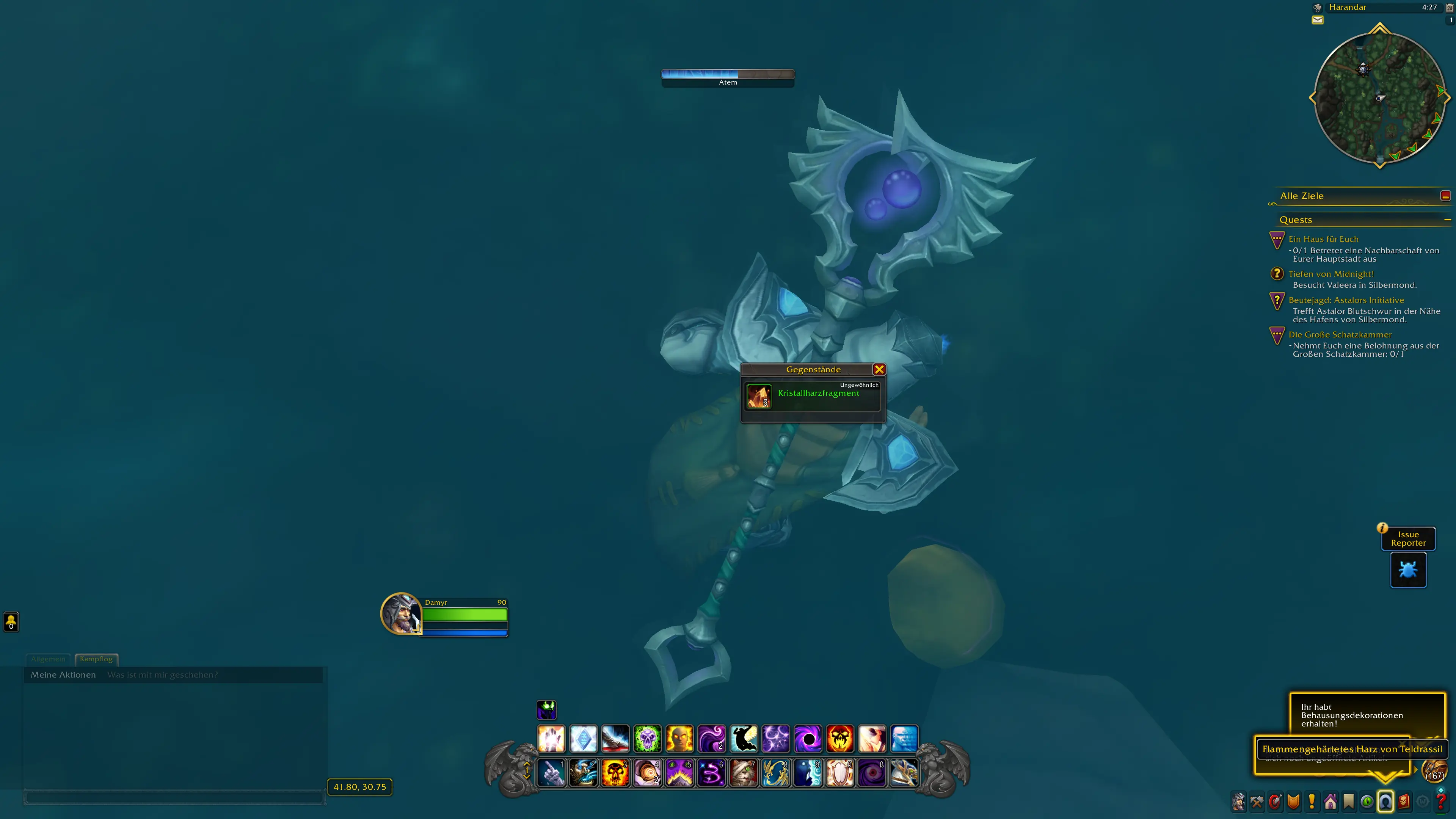Open the housing panel via purple house icon
The image size is (1456, 819).
[1330, 802]
